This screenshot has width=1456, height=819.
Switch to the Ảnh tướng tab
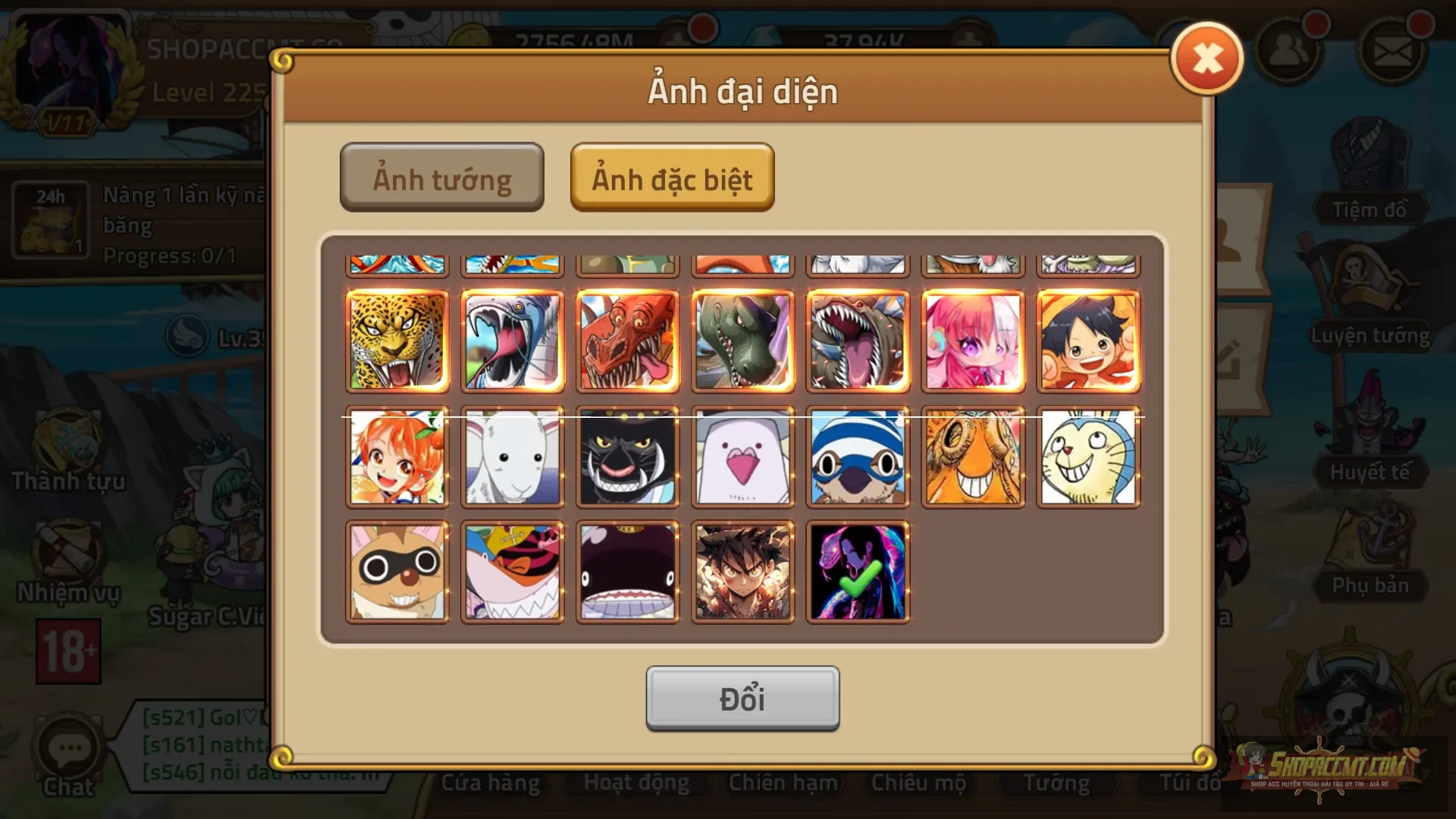[x=441, y=177]
